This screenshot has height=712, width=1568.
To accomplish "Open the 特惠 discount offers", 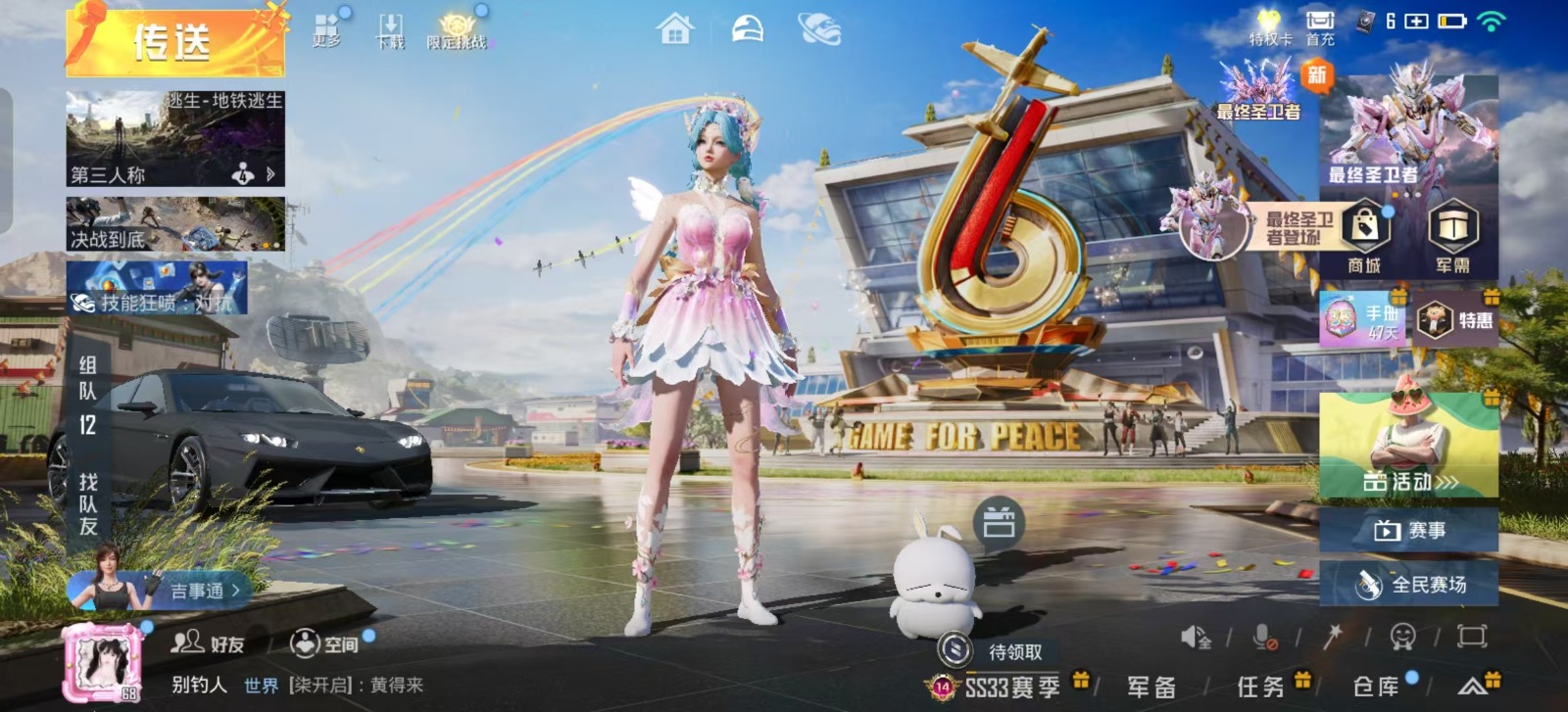I will 1456,319.
